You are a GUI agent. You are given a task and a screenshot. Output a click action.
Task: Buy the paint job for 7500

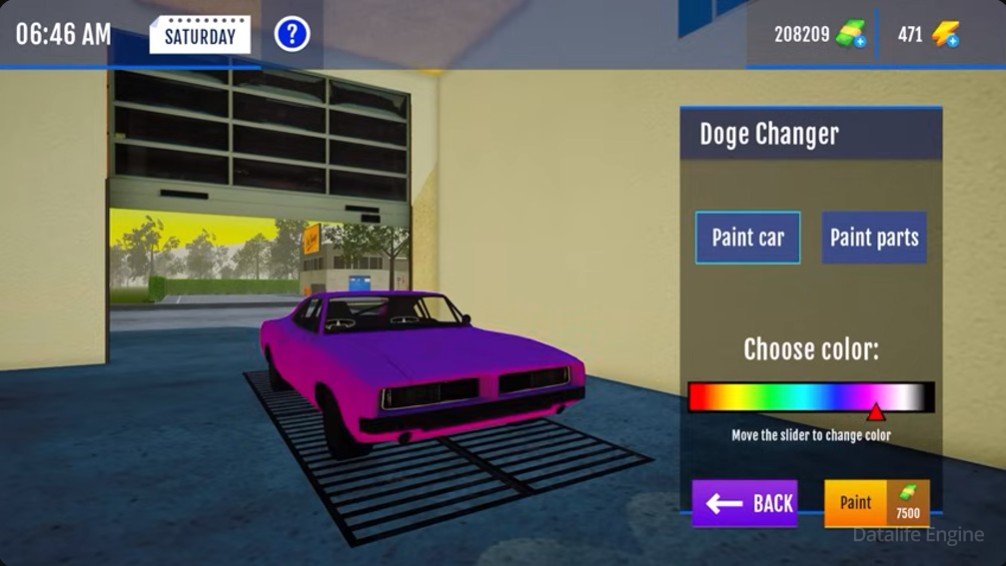[877, 503]
